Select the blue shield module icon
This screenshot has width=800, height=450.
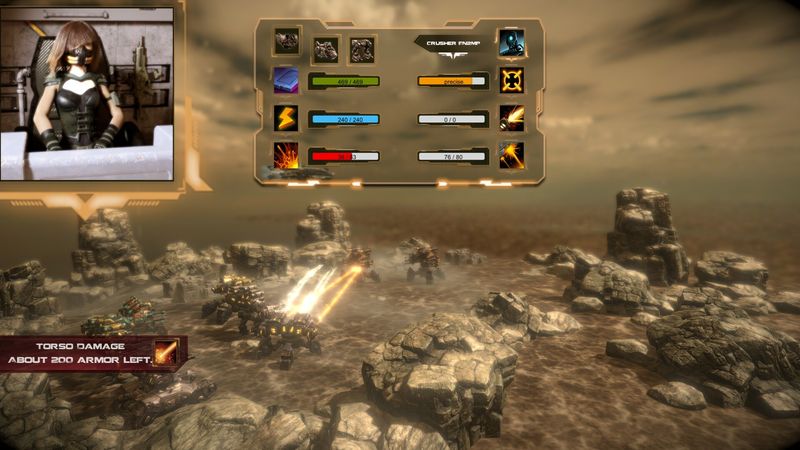286,80
